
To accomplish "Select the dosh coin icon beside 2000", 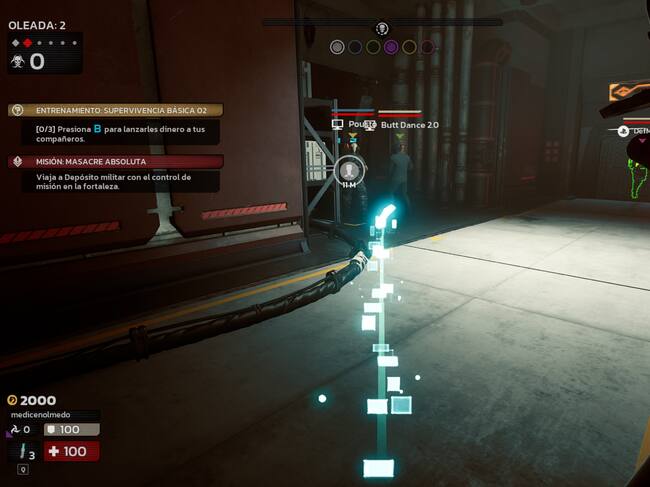I will point(12,400).
